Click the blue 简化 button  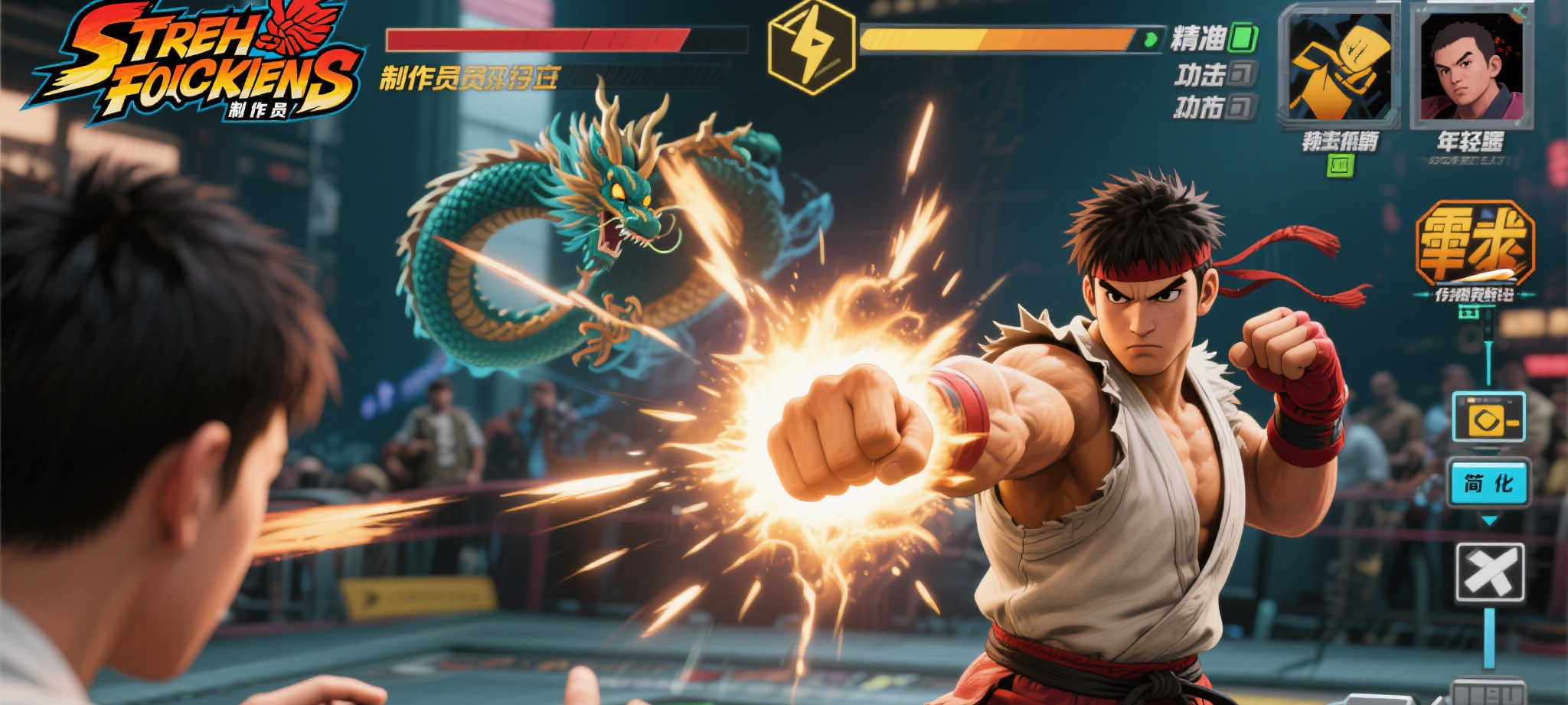click(x=1488, y=483)
